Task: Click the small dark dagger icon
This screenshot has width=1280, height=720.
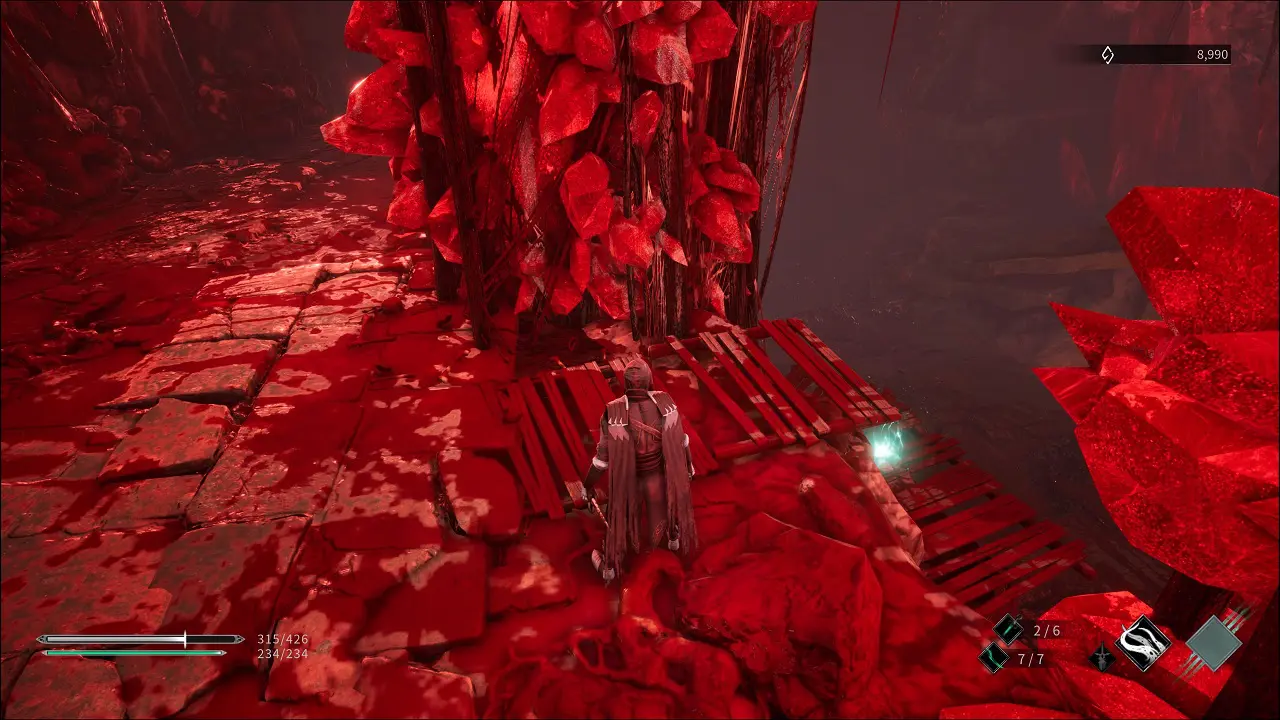Action: pyautogui.click(x=1100, y=660)
